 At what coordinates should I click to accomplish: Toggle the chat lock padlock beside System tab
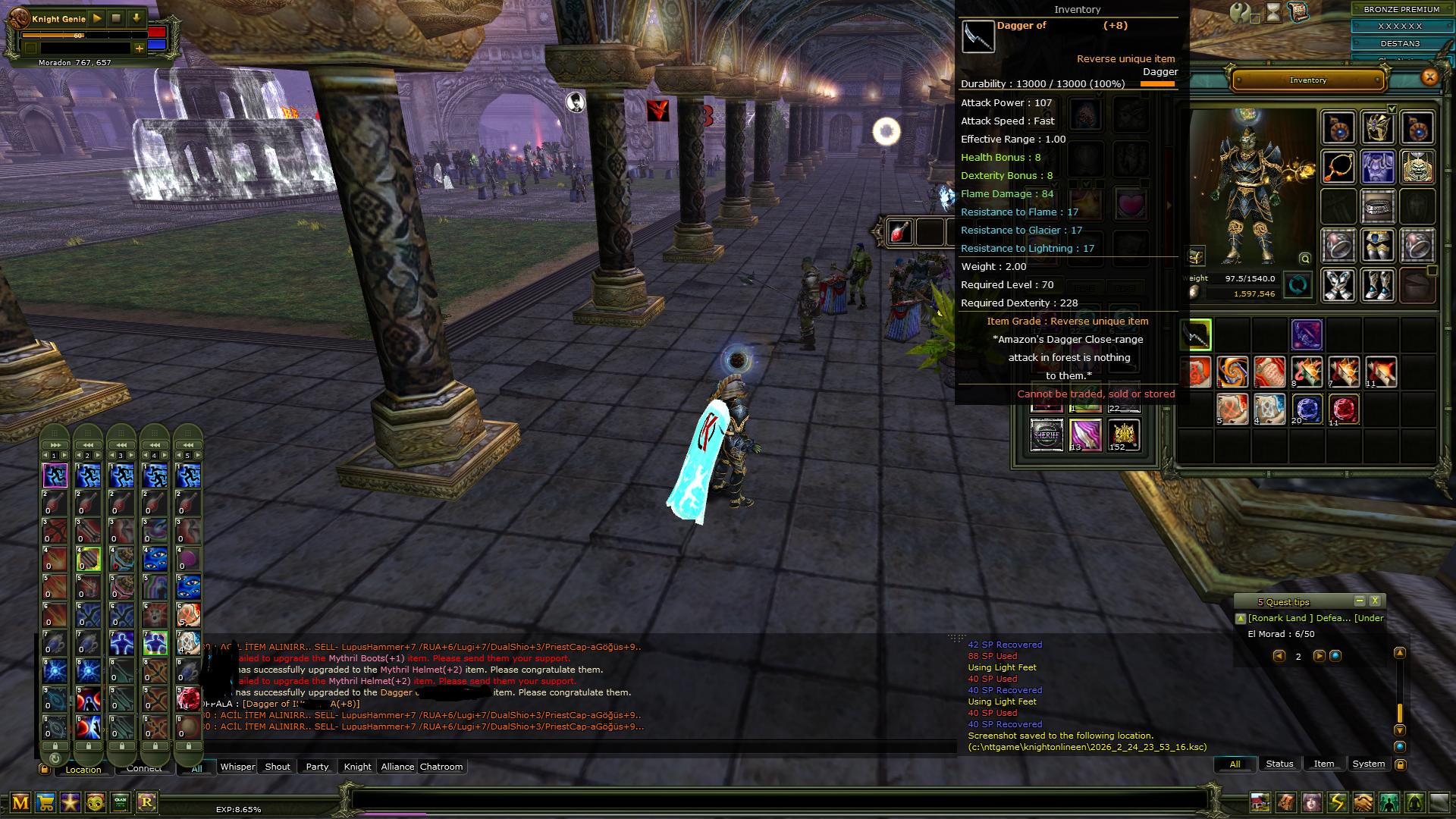1399,764
